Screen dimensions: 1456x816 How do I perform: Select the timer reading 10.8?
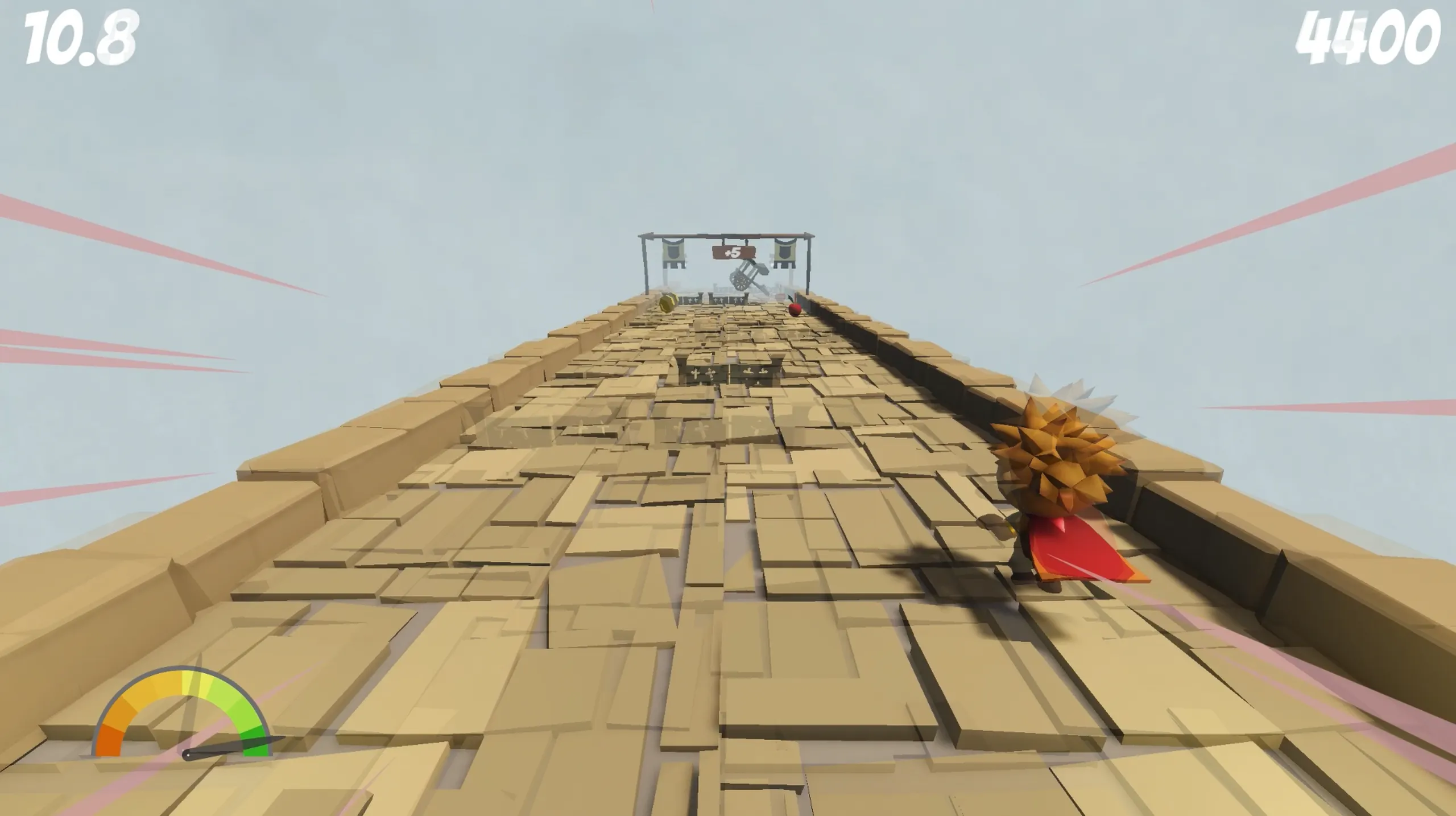tap(80, 35)
